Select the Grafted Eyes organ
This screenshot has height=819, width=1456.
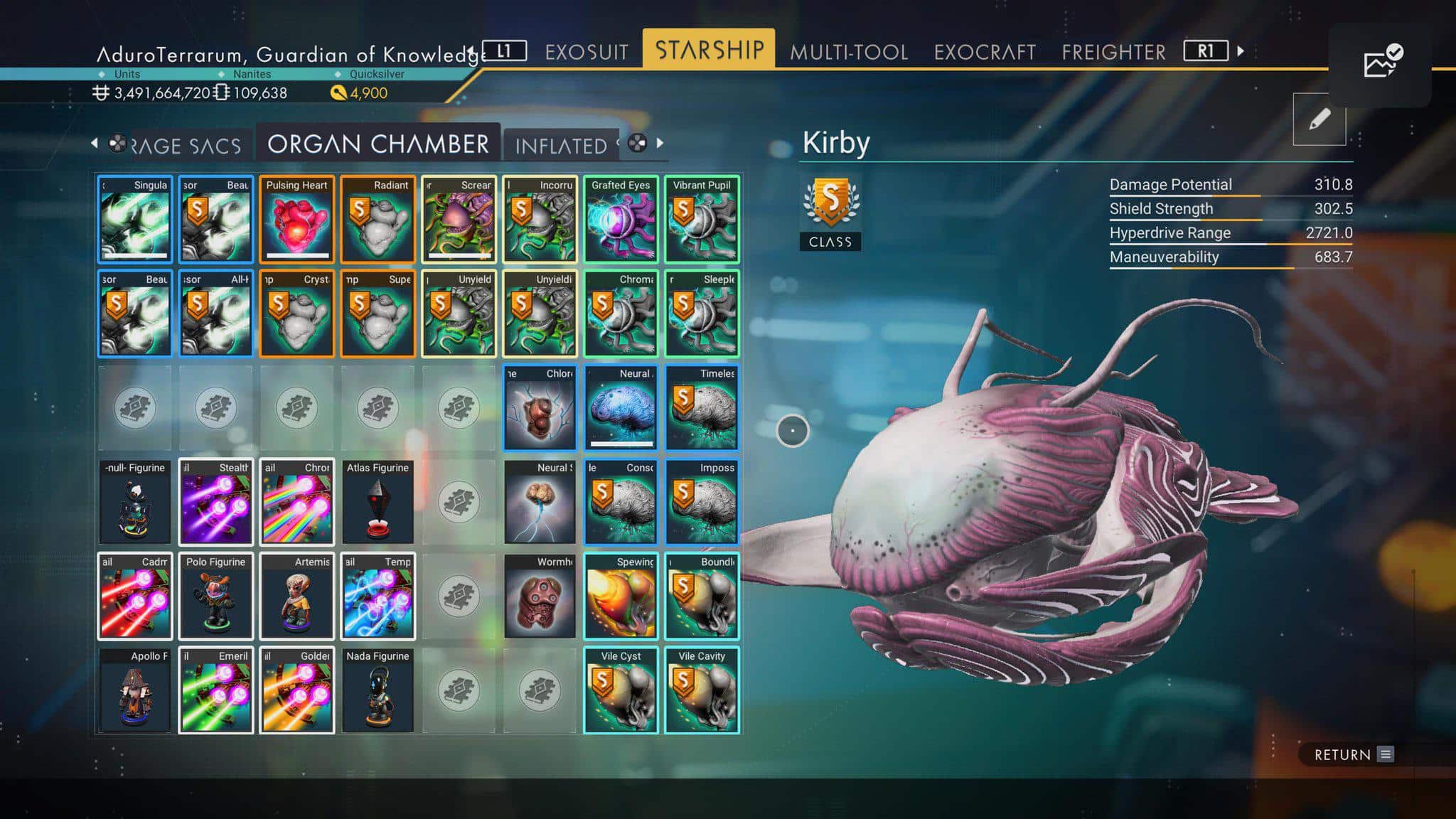[621, 218]
